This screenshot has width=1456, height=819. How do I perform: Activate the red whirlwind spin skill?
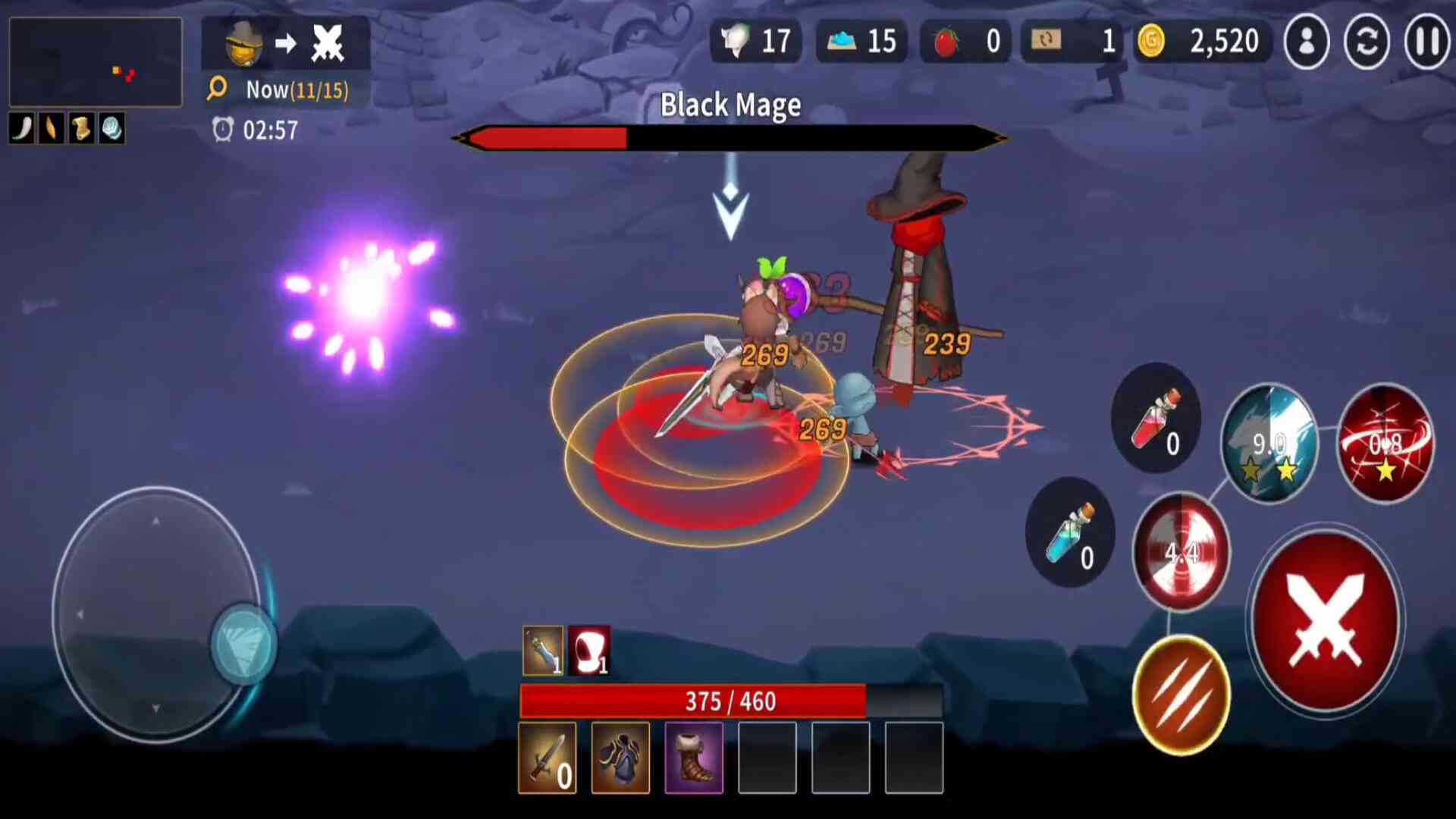point(1181,551)
